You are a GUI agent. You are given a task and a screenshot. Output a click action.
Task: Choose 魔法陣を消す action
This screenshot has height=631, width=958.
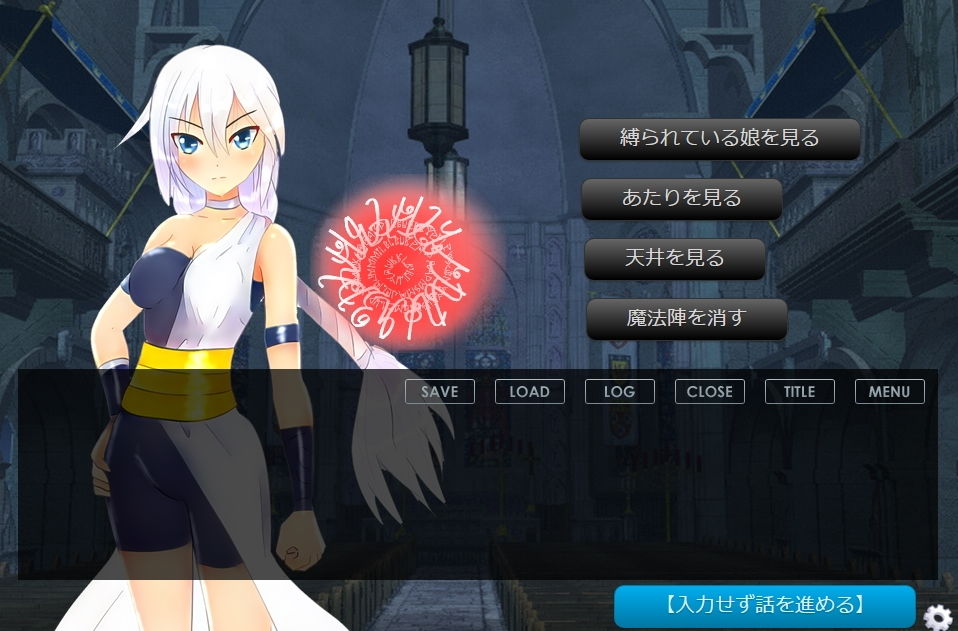tap(687, 319)
